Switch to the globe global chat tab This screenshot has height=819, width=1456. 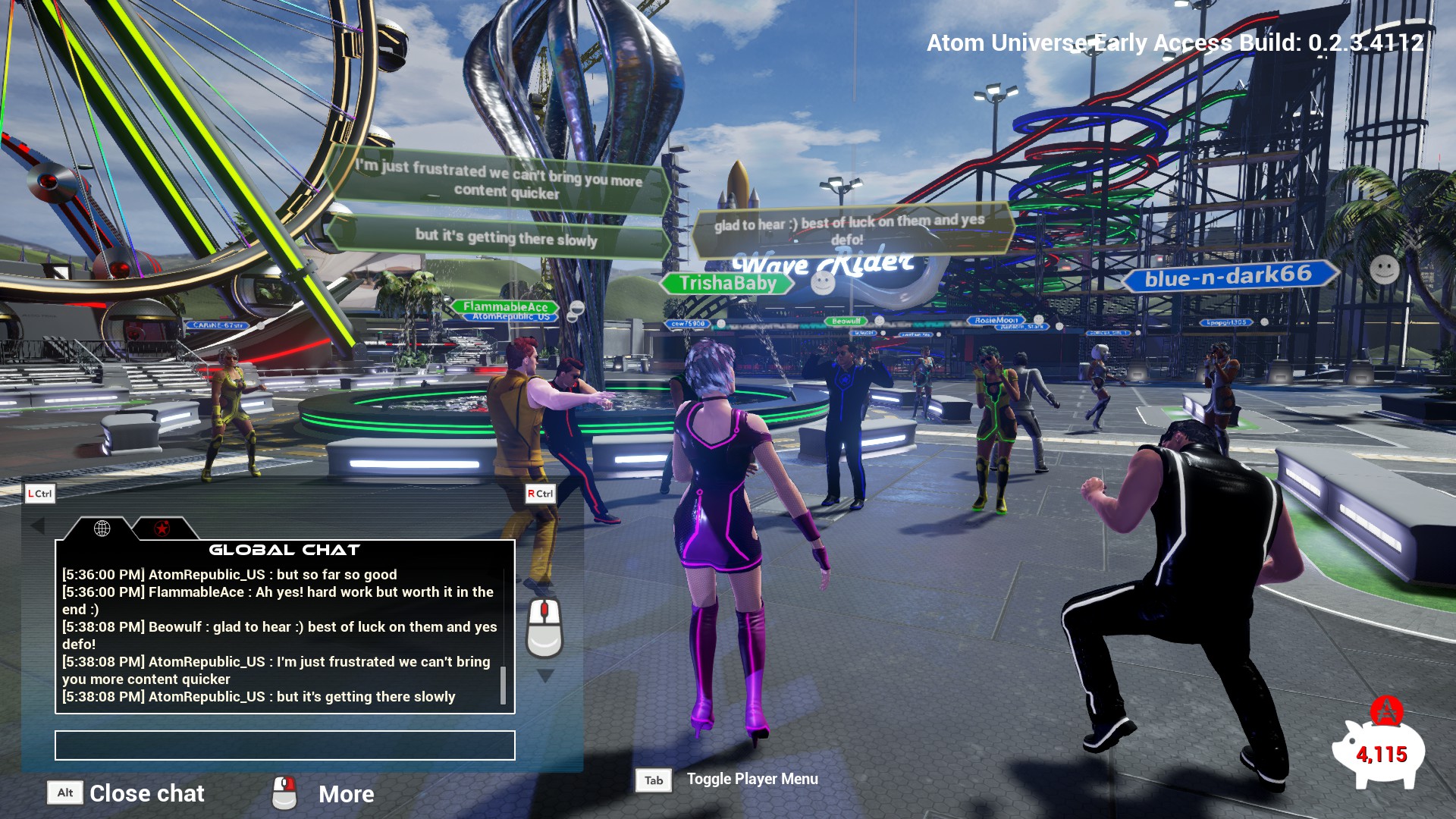(102, 529)
